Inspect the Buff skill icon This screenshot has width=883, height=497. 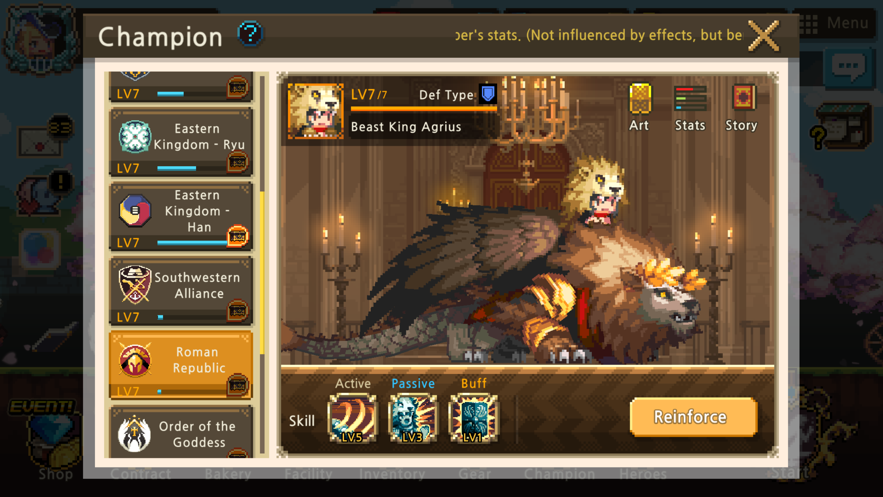[x=473, y=417]
